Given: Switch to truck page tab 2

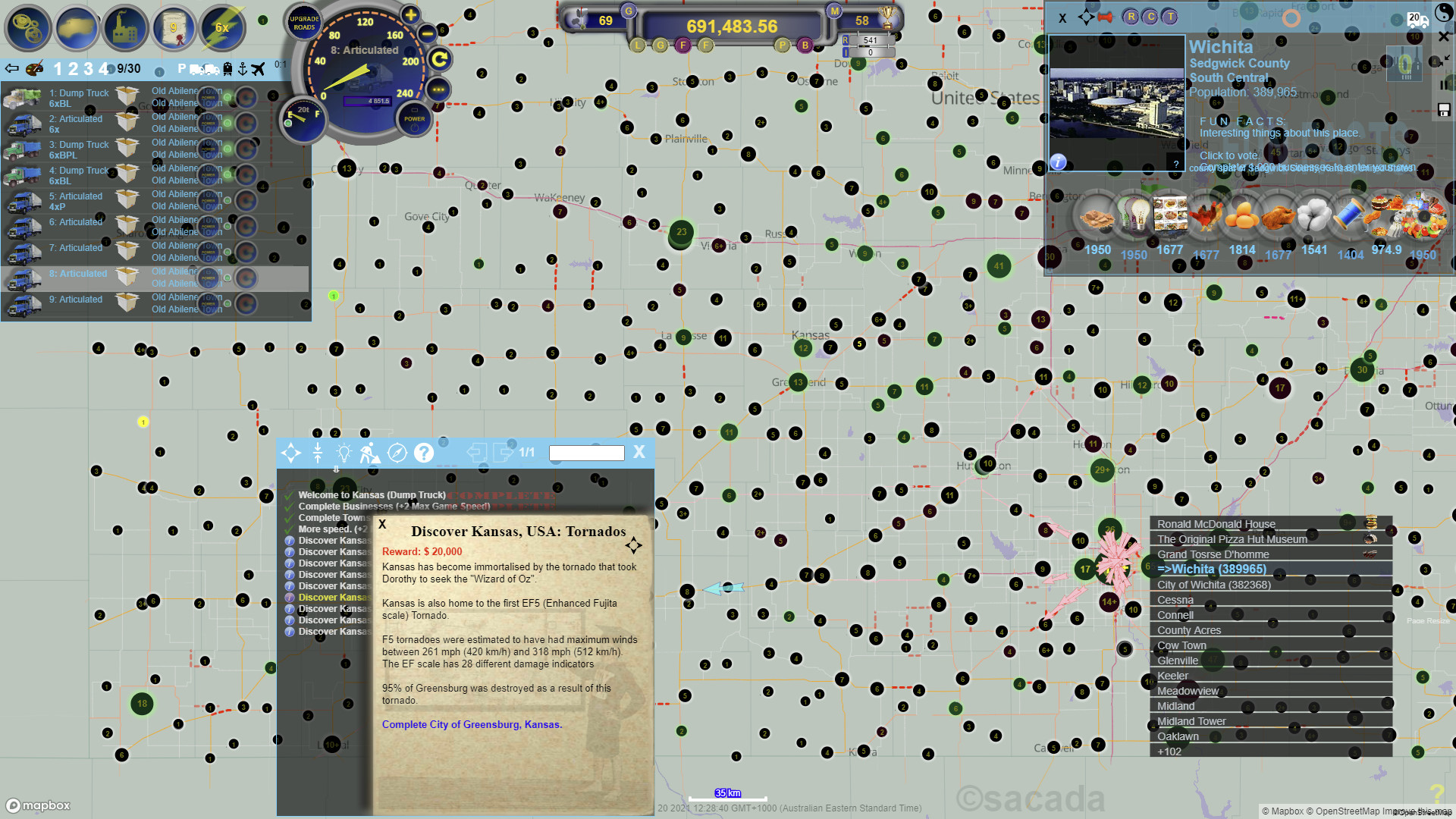Looking at the screenshot, I should point(74,68).
